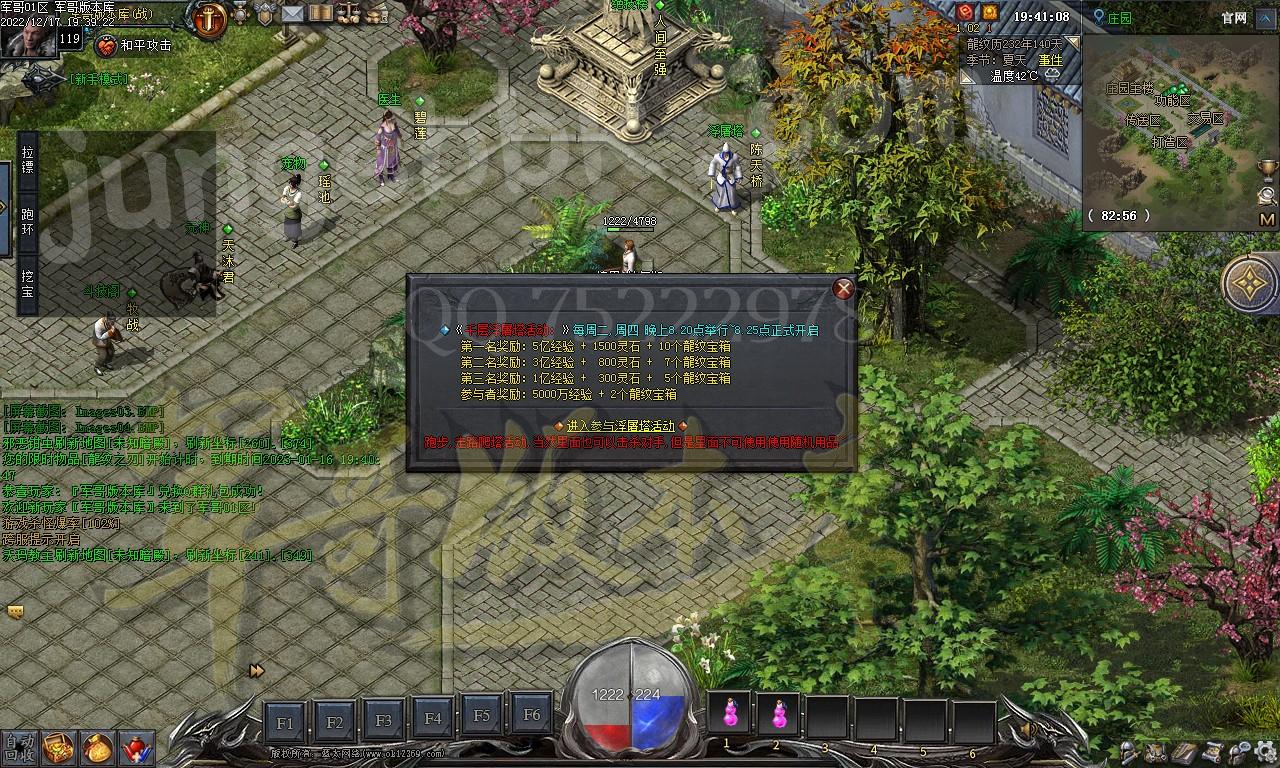The image size is (1280, 768).
Task: Expand the small arrow above the chat log
Action: pos(15,611)
